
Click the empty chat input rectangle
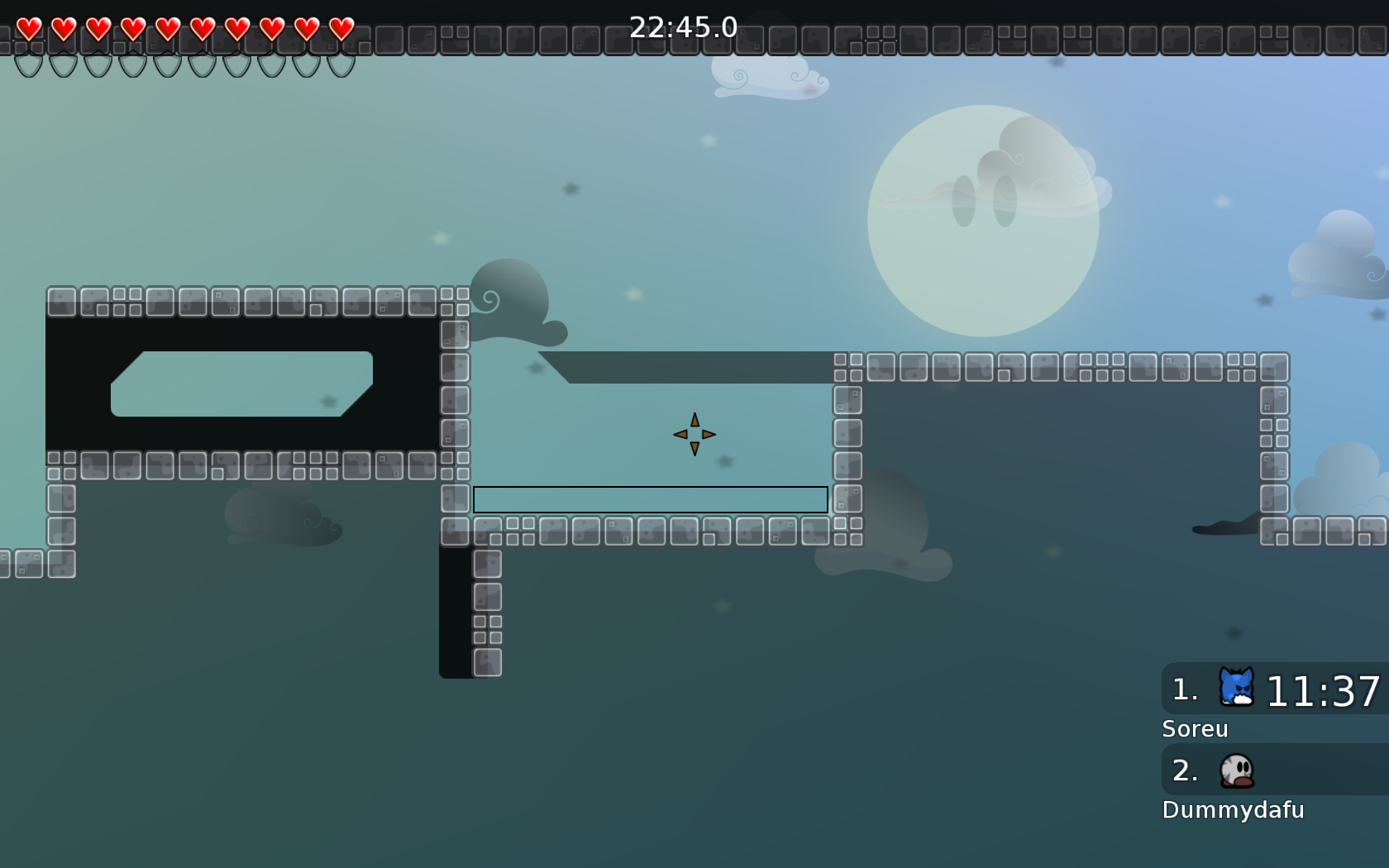coord(650,499)
